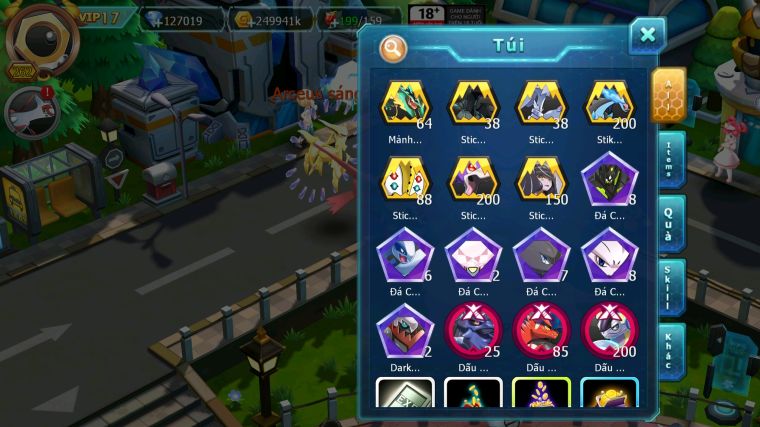Image resolution: width=760 pixels, height=427 pixels.
Task: Add gold coins via the coin counter
Action: tap(270, 20)
